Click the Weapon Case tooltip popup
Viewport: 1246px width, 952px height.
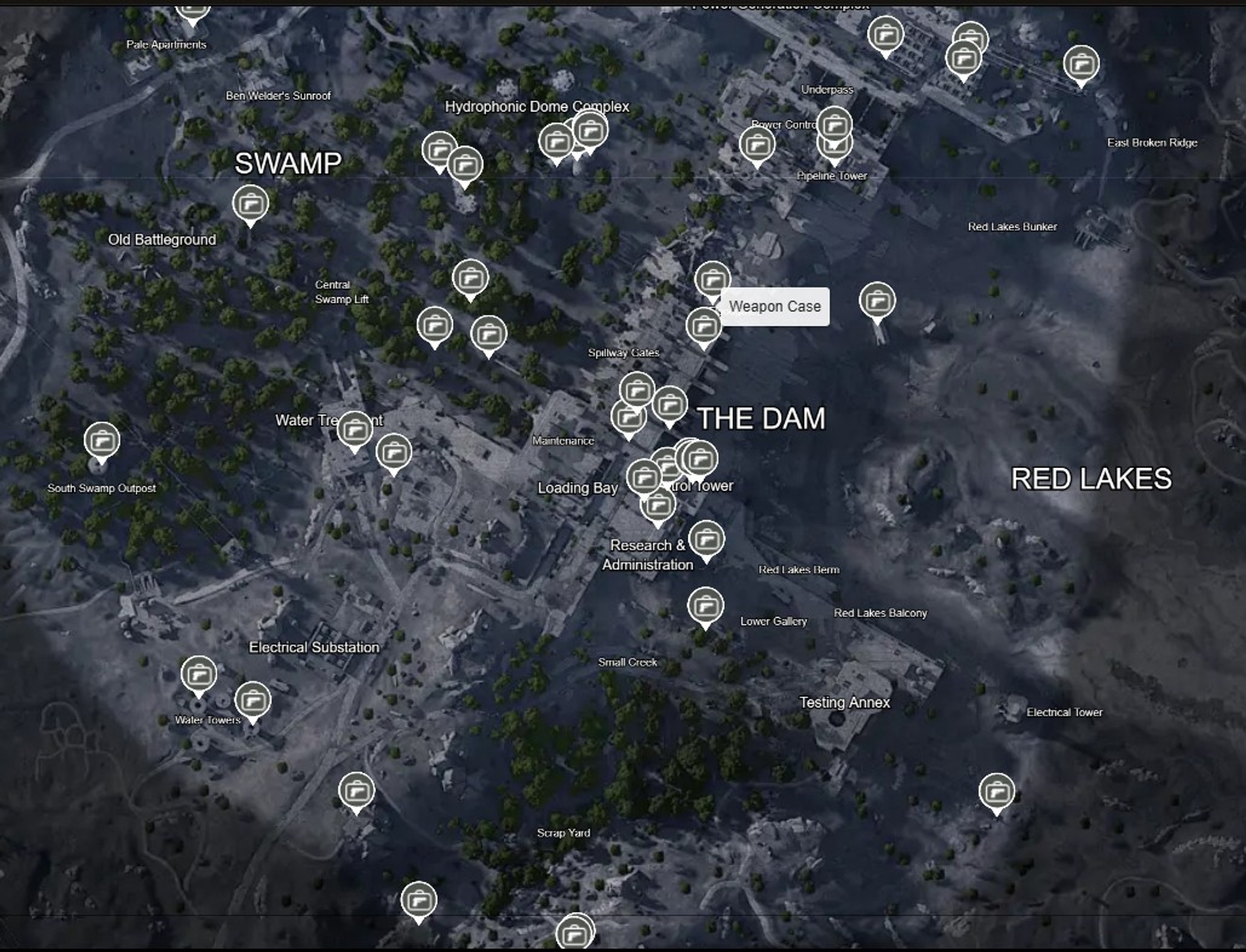(776, 306)
